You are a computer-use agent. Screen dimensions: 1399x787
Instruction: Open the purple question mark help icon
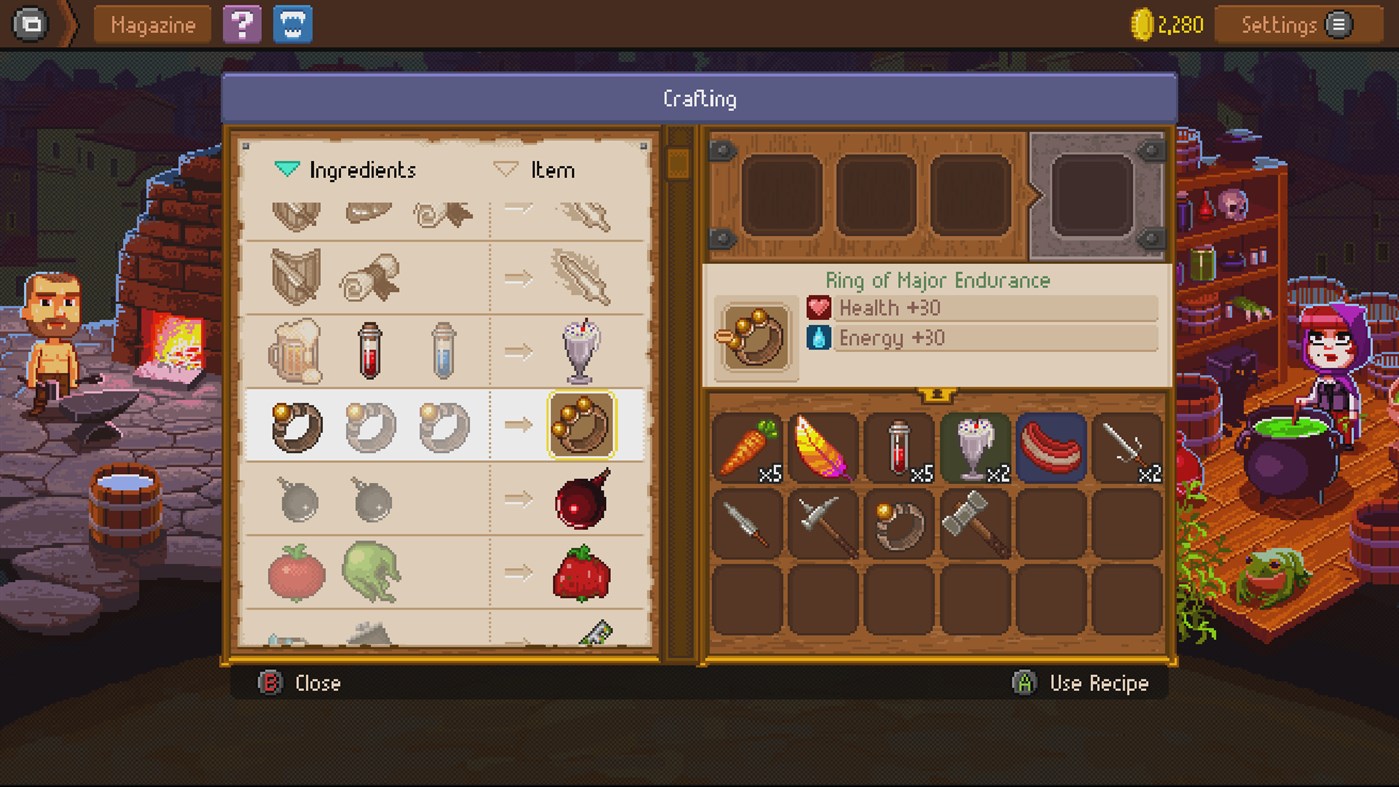pyautogui.click(x=241, y=24)
